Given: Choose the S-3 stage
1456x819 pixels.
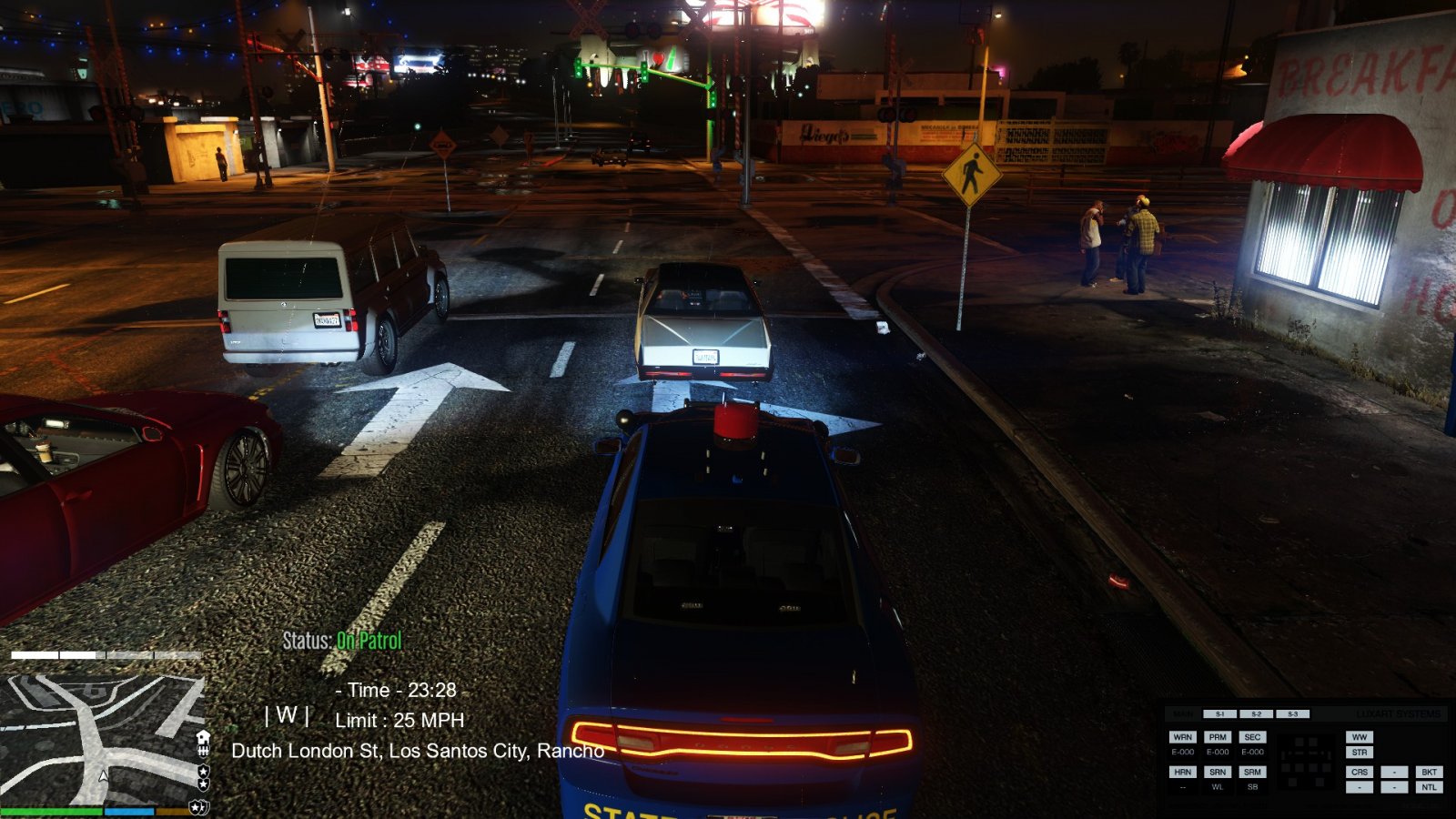Looking at the screenshot, I should pyautogui.click(x=1292, y=714).
